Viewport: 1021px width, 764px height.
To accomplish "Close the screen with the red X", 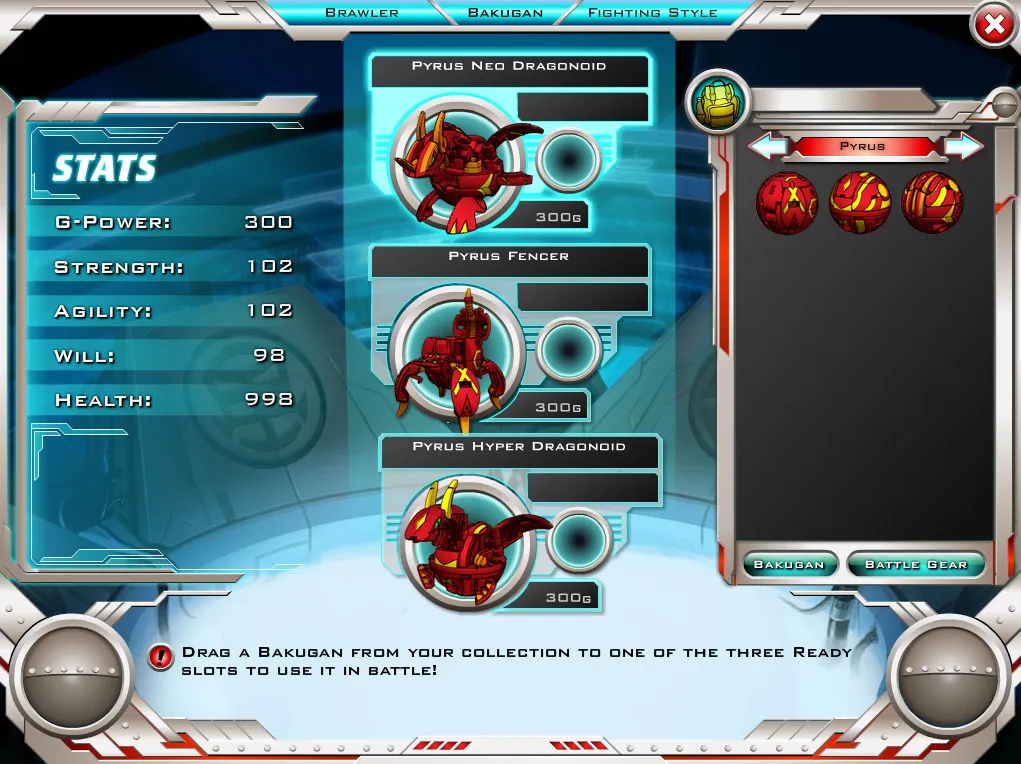I will click(993, 27).
